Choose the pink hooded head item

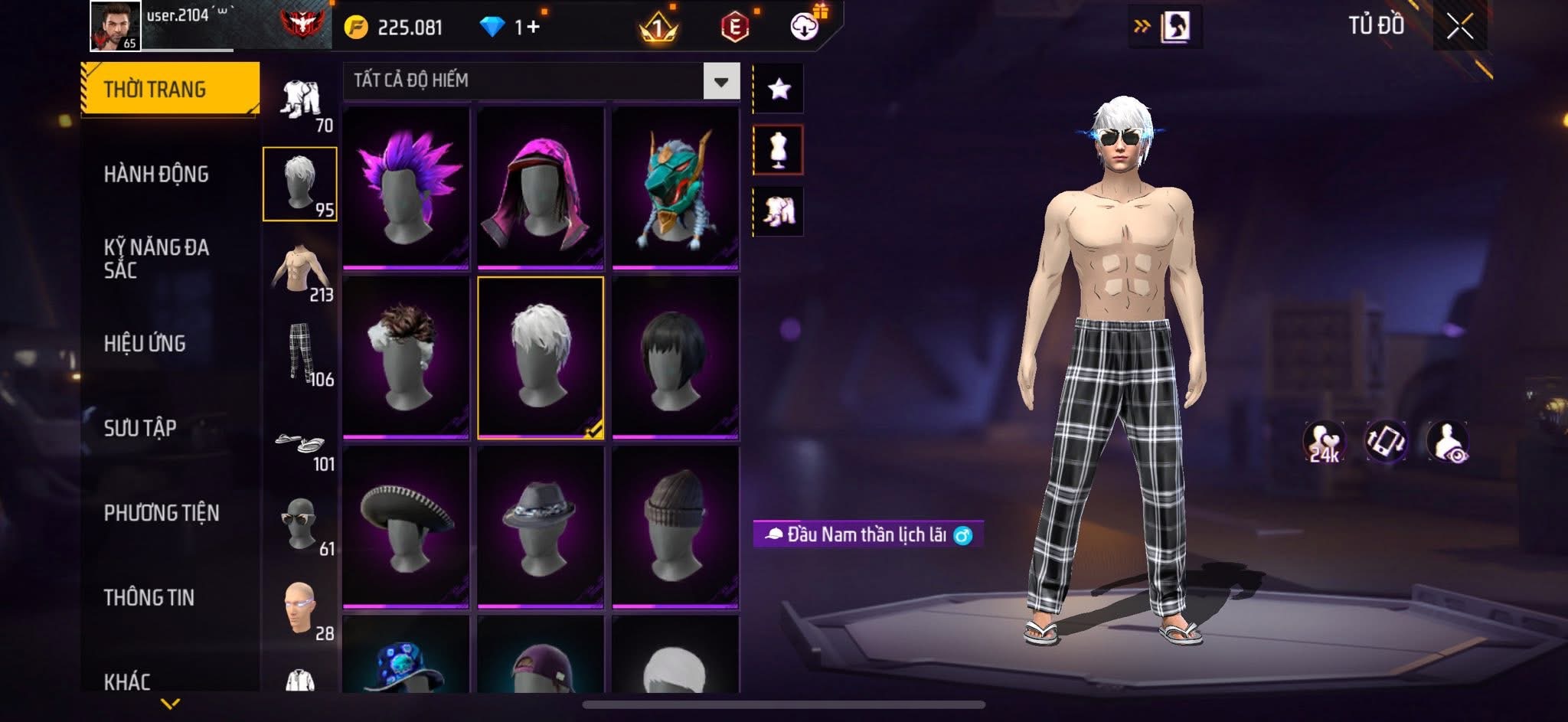pos(541,188)
